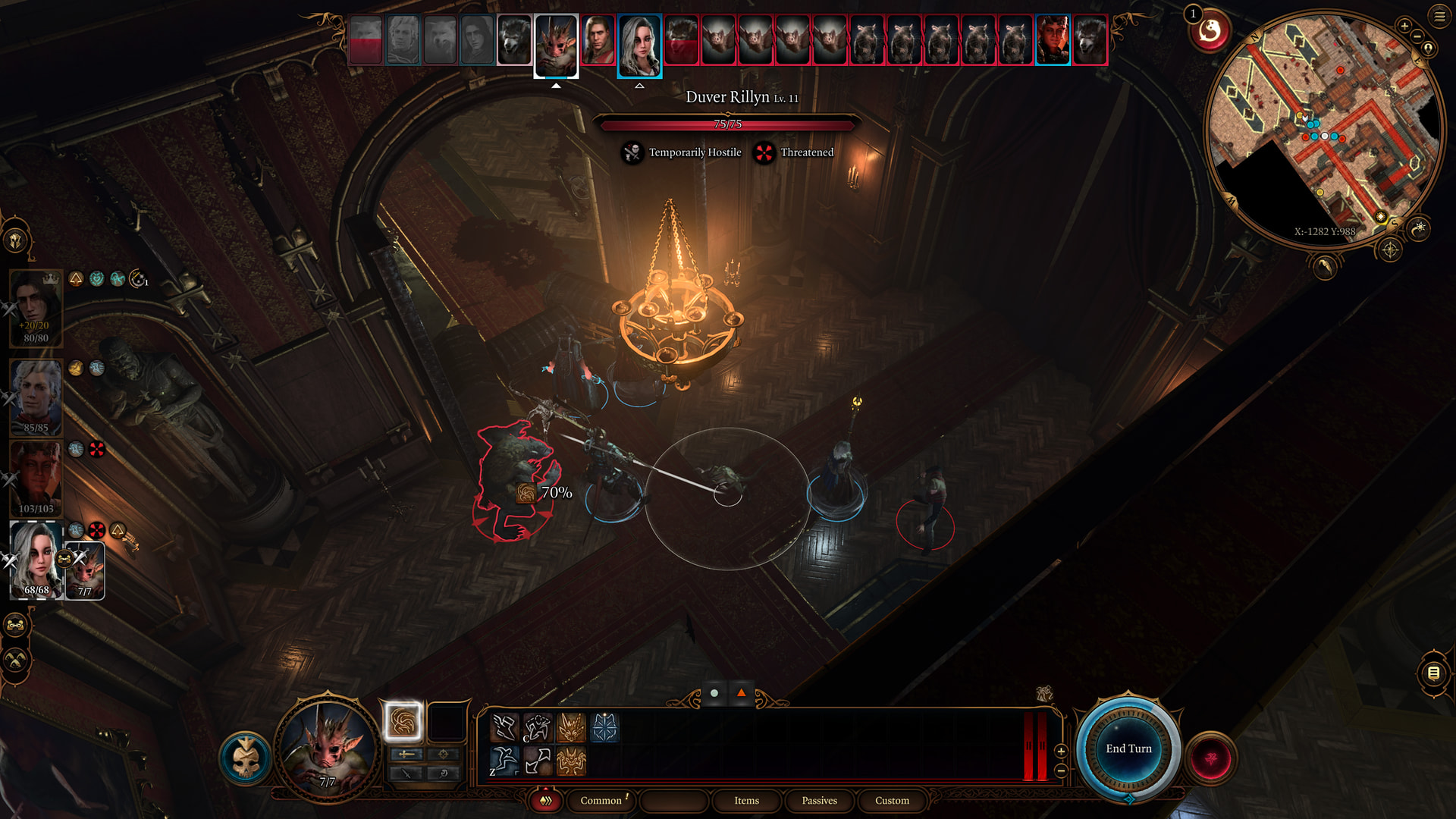The image size is (1456, 819).
Task: Select the 103/103 tiefling party portrait
Action: (36, 478)
